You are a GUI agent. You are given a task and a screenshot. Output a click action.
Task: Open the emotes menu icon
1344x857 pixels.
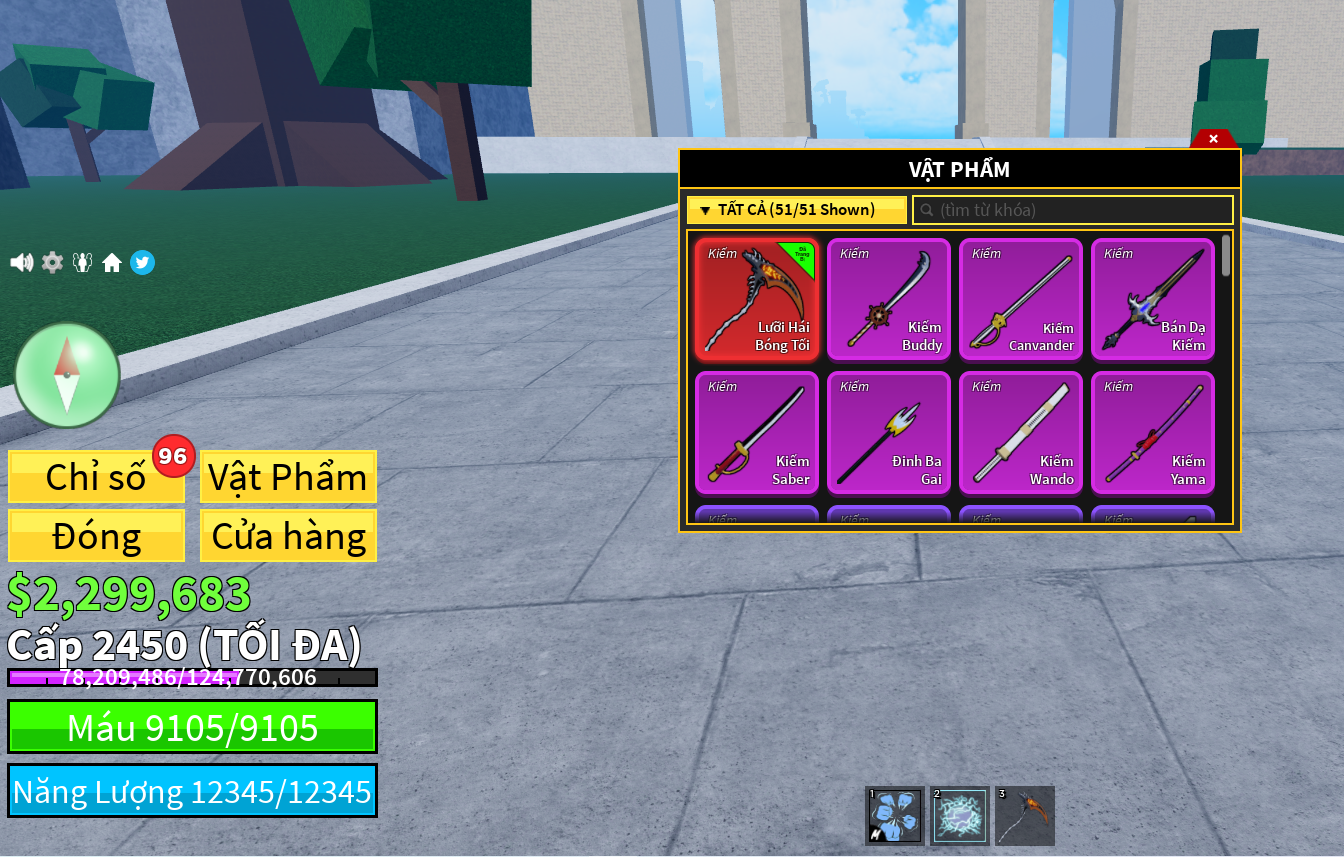[x=82, y=262]
